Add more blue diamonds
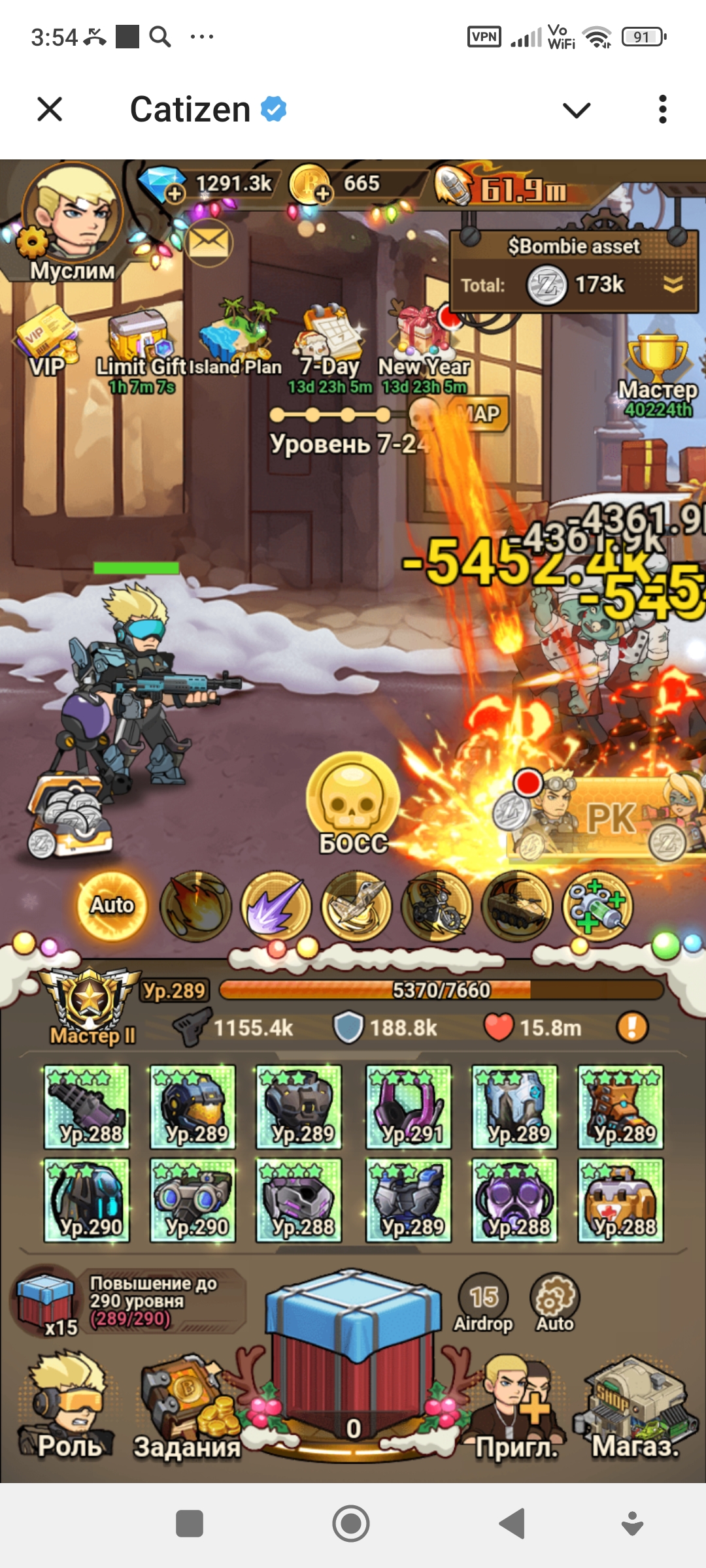The image size is (706, 1568). (175, 194)
